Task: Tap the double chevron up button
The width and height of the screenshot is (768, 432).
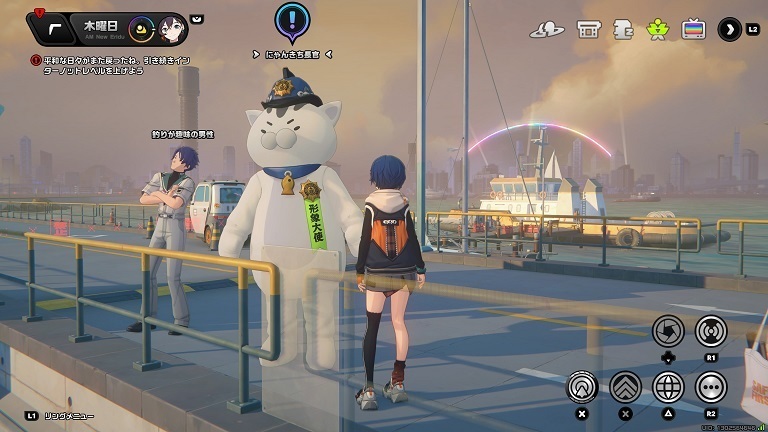Action: point(626,386)
